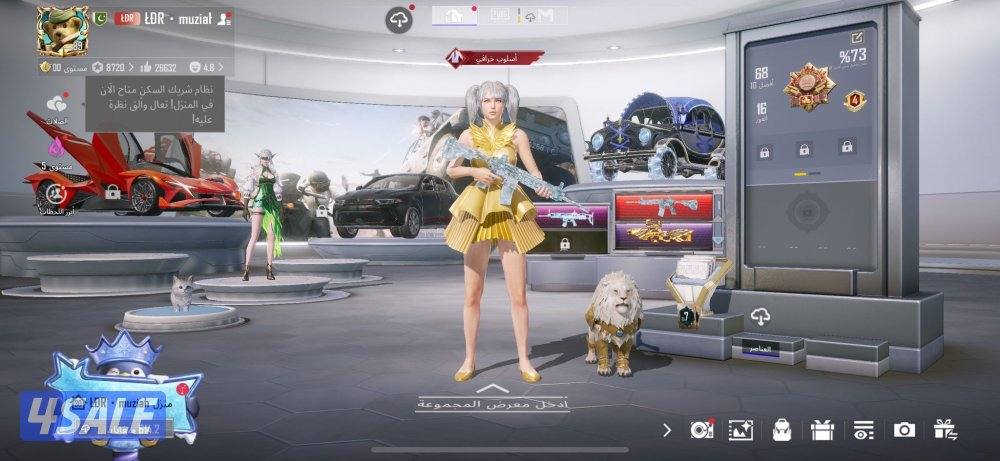
Task: Open the music record player icon
Action: tap(702, 430)
